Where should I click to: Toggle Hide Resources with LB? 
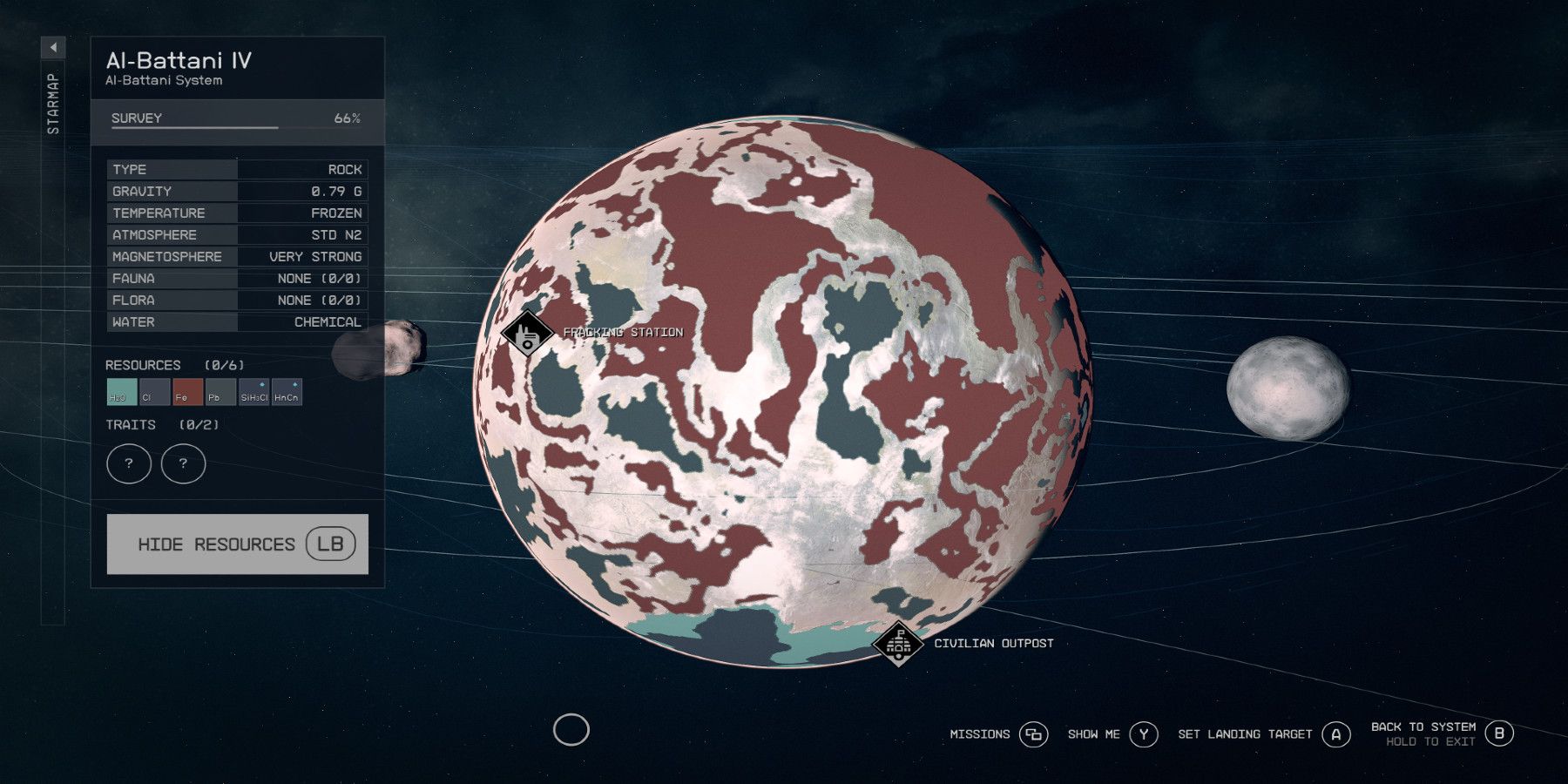(x=238, y=543)
